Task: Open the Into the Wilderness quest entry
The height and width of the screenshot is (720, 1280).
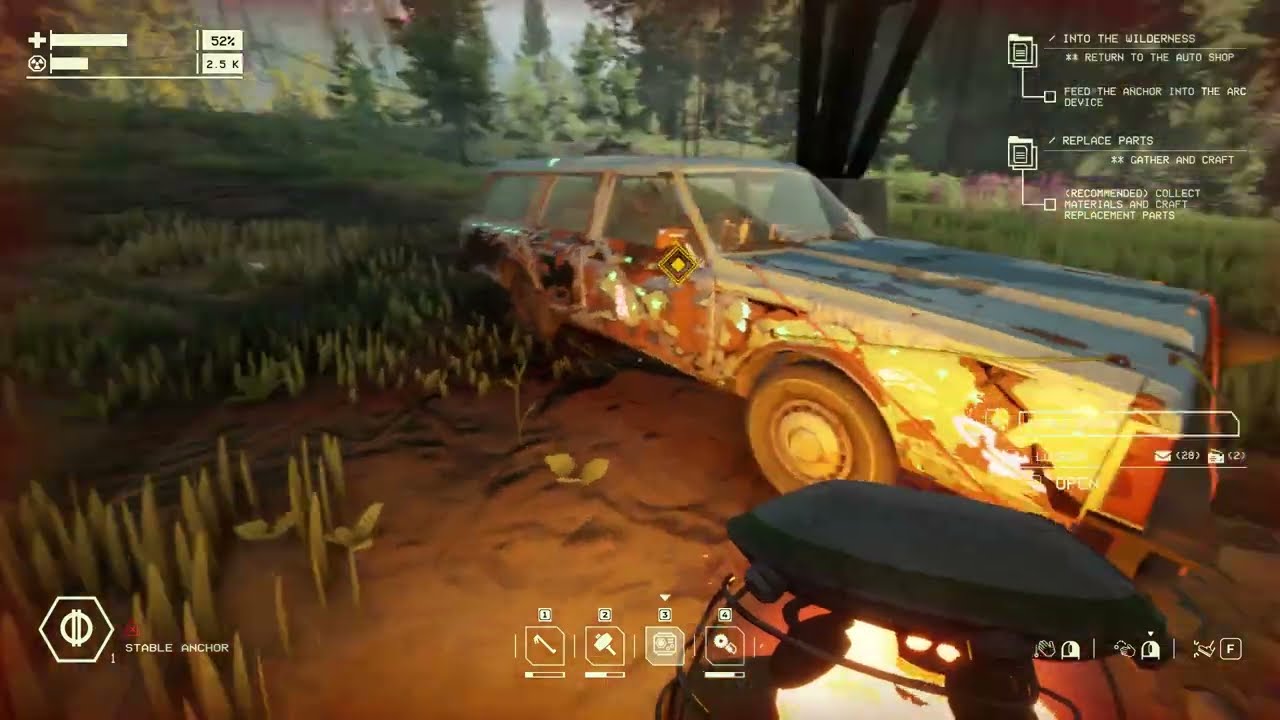Action: point(1022,50)
